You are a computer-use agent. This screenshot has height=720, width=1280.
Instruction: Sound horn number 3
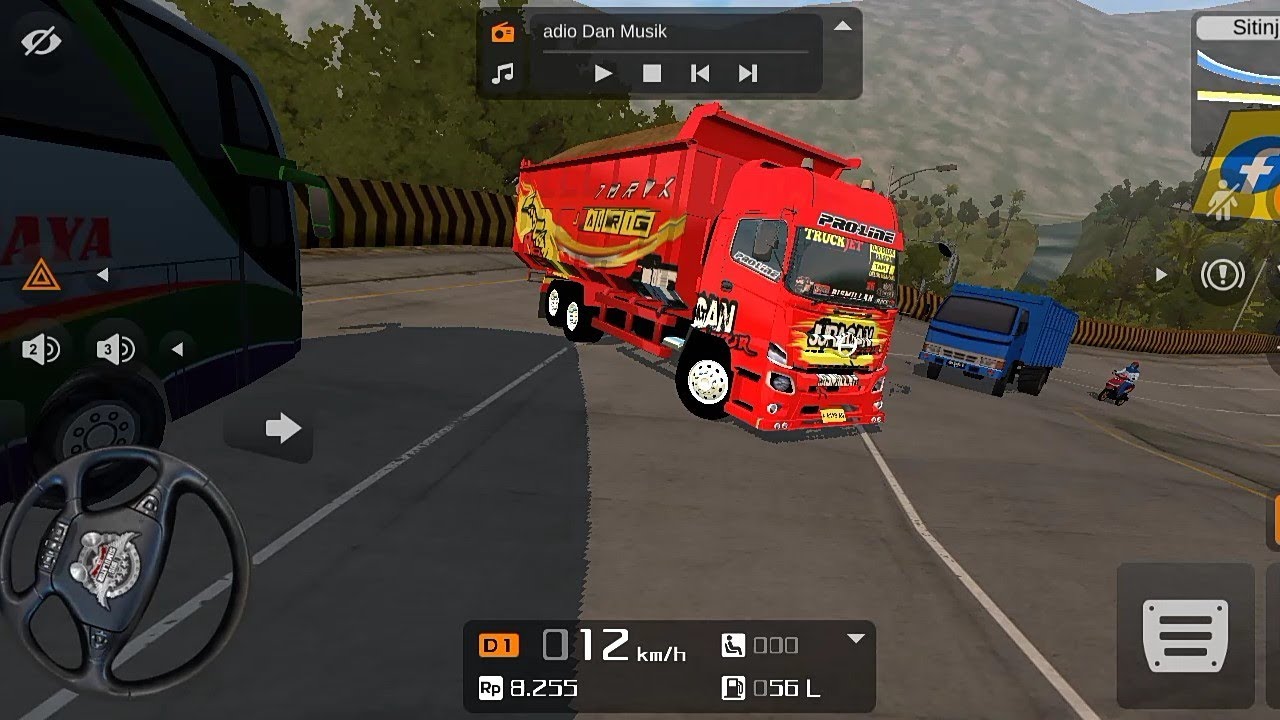click(116, 349)
